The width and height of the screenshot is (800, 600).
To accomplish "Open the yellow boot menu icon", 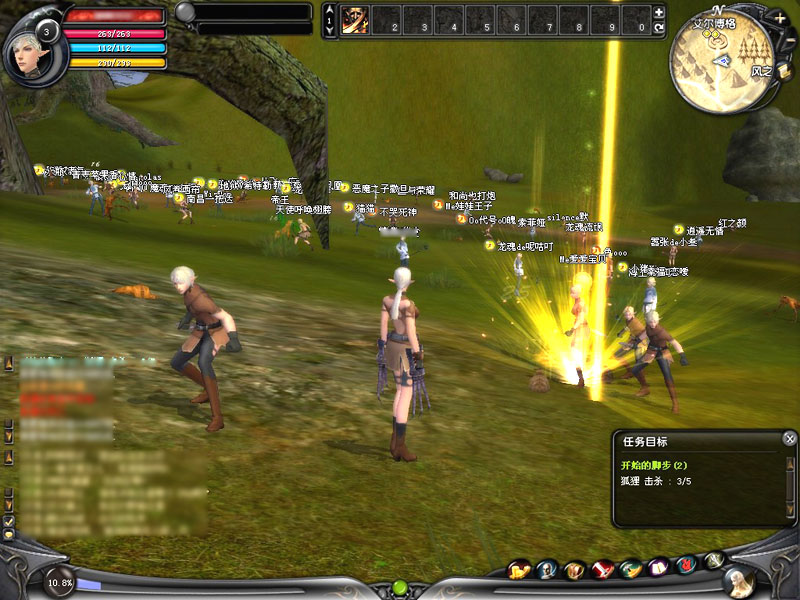I will pos(519,570).
